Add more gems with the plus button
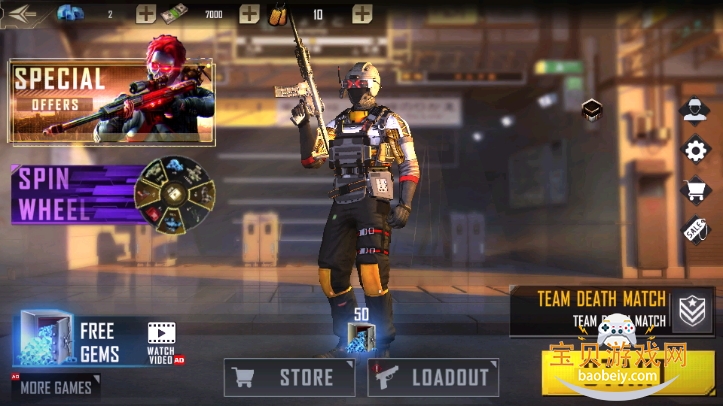The image size is (723, 406). pyautogui.click(x=146, y=14)
